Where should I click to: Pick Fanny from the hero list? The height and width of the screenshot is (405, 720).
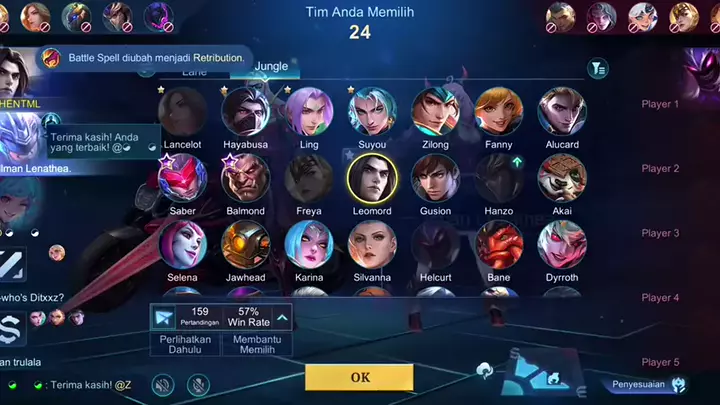click(x=499, y=112)
